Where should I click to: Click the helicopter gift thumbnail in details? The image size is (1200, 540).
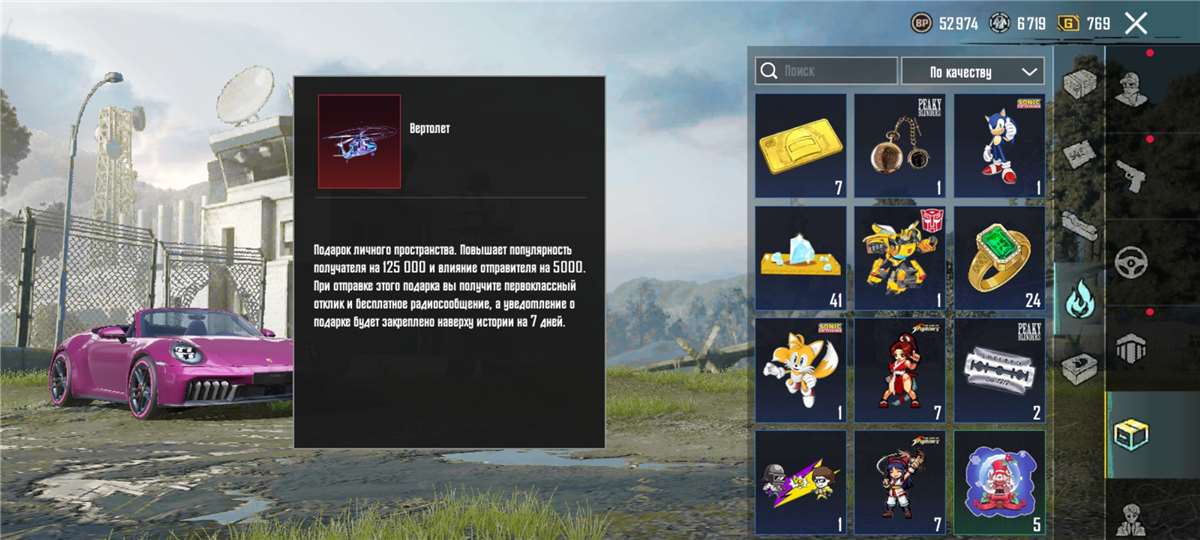pos(359,141)
